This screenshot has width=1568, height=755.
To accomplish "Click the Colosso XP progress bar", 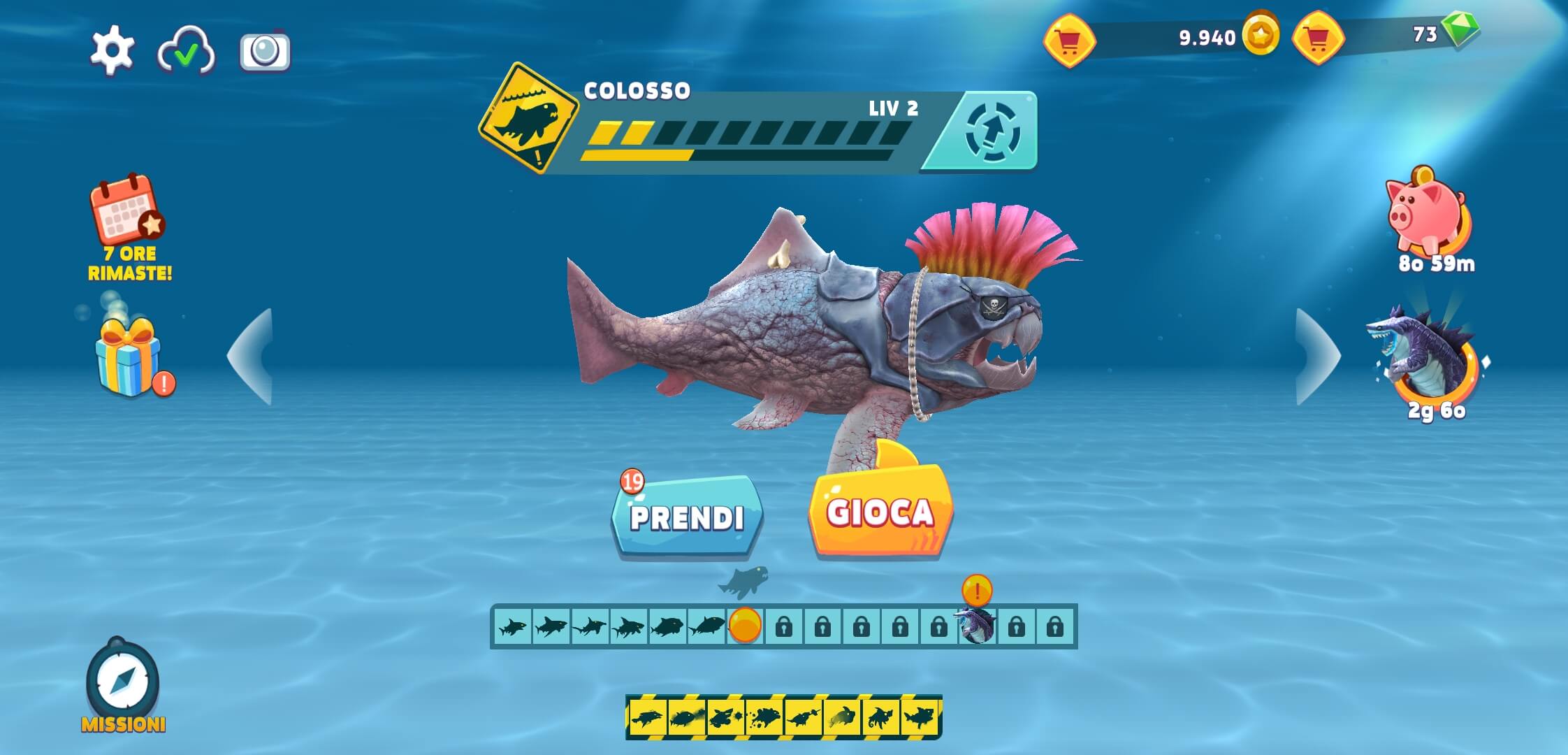I will tap(748, 133).
